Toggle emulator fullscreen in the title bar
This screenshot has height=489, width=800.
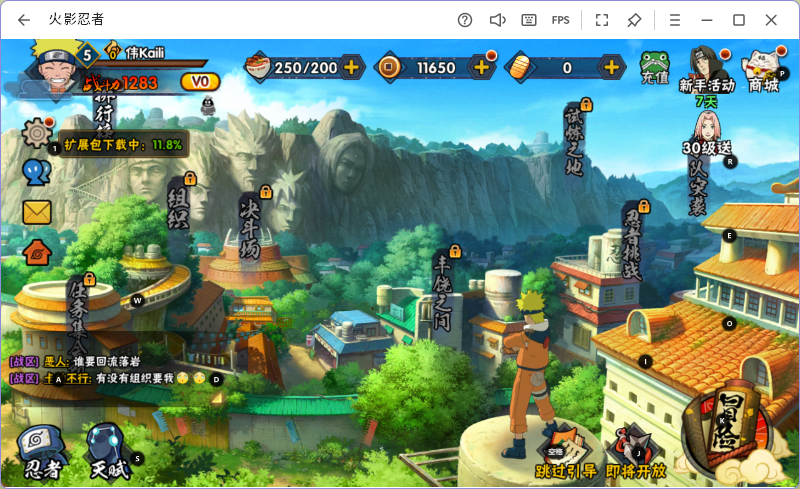pos(602,20)
